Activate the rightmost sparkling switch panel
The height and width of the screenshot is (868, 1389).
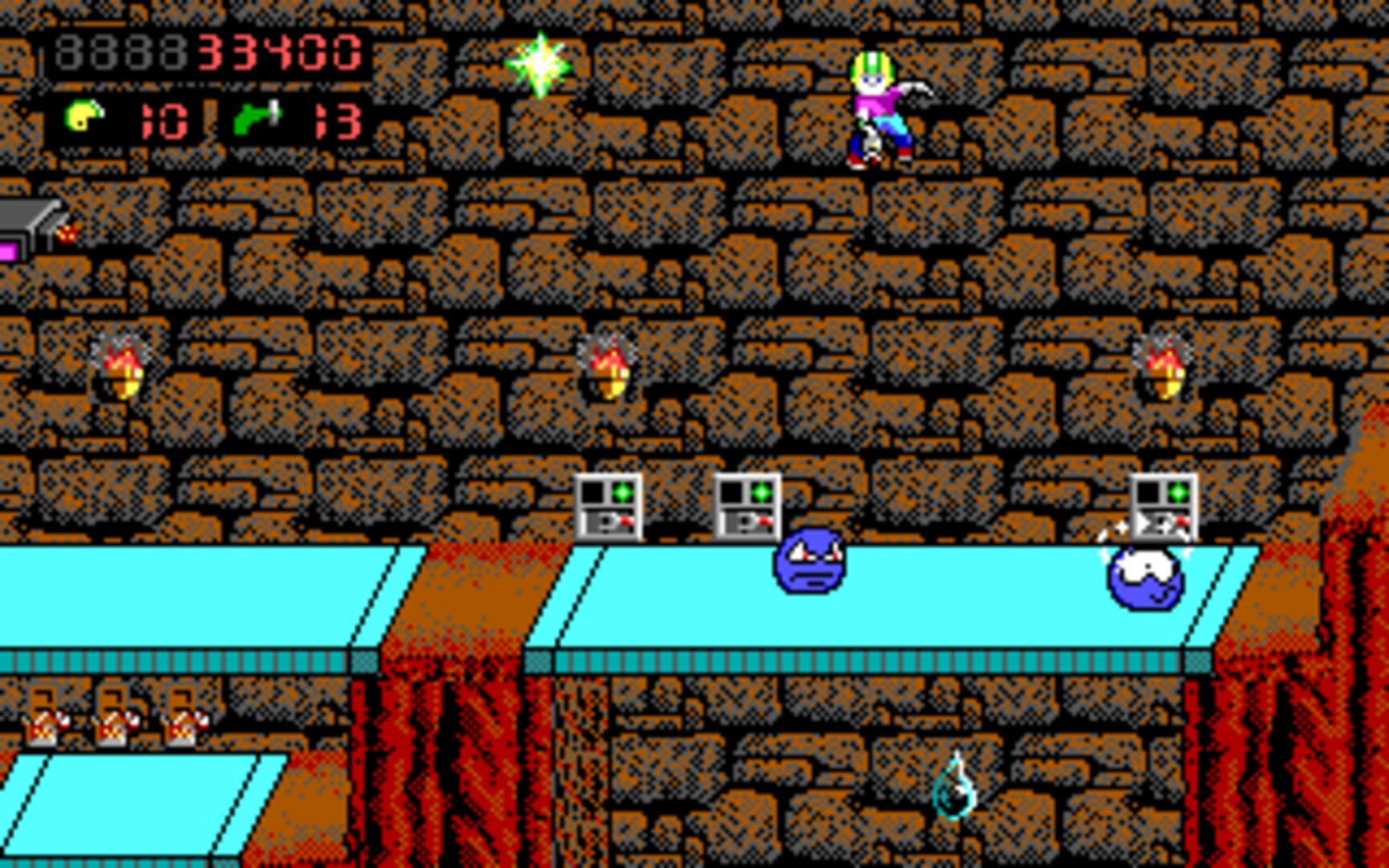pyautogui.click(x=1162, y=506)
